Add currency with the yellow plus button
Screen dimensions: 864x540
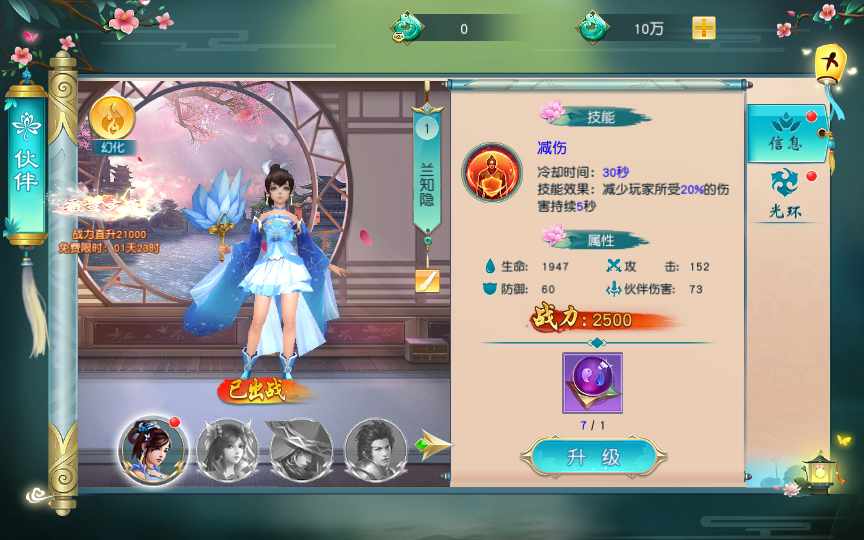pyautogui.click(x=704, y=28)
